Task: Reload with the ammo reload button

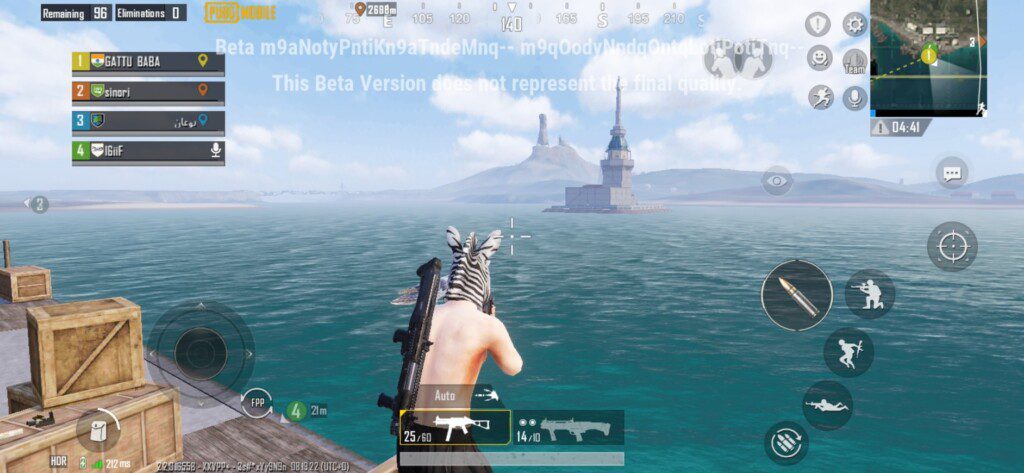Action: [786, 443]
